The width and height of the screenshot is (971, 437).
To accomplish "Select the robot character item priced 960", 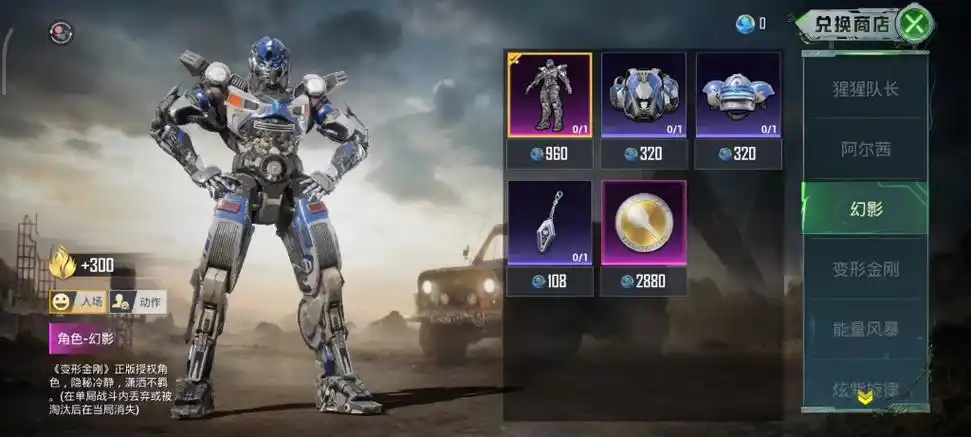I will pyautogui.click(x=549, y=95).
